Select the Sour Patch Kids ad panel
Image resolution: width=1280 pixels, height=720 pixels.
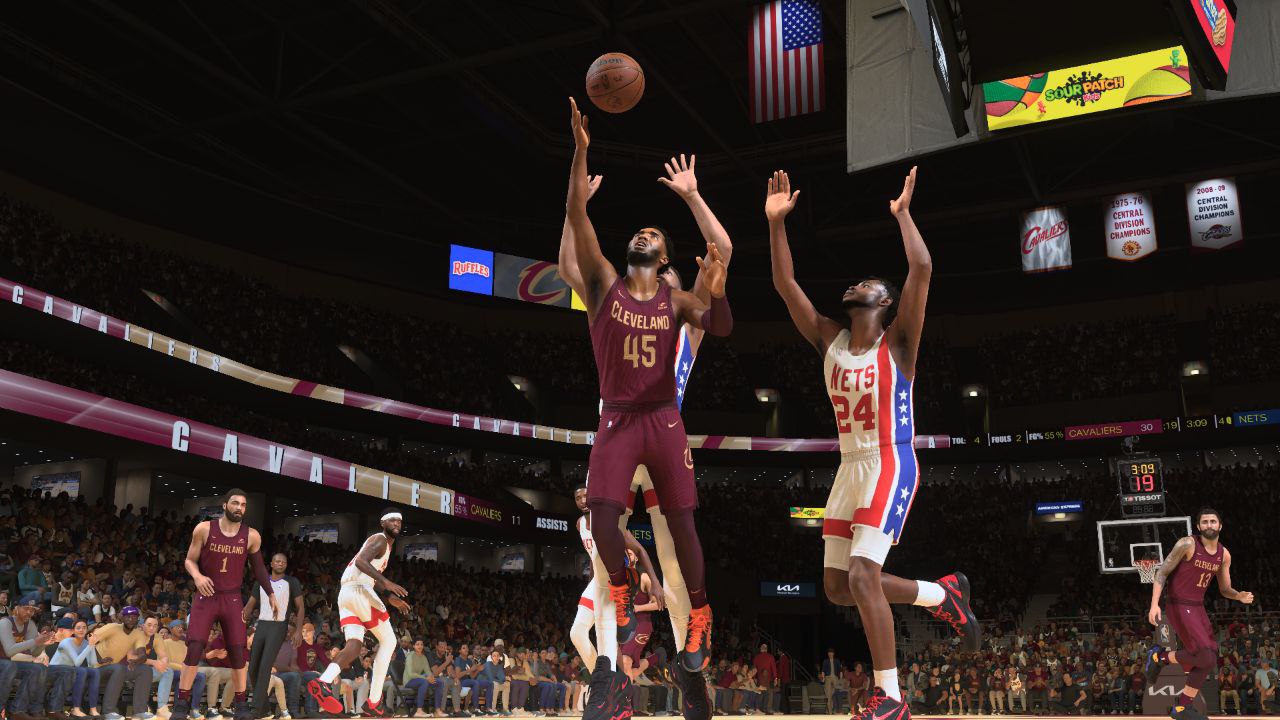click(x=1086, y=92)
